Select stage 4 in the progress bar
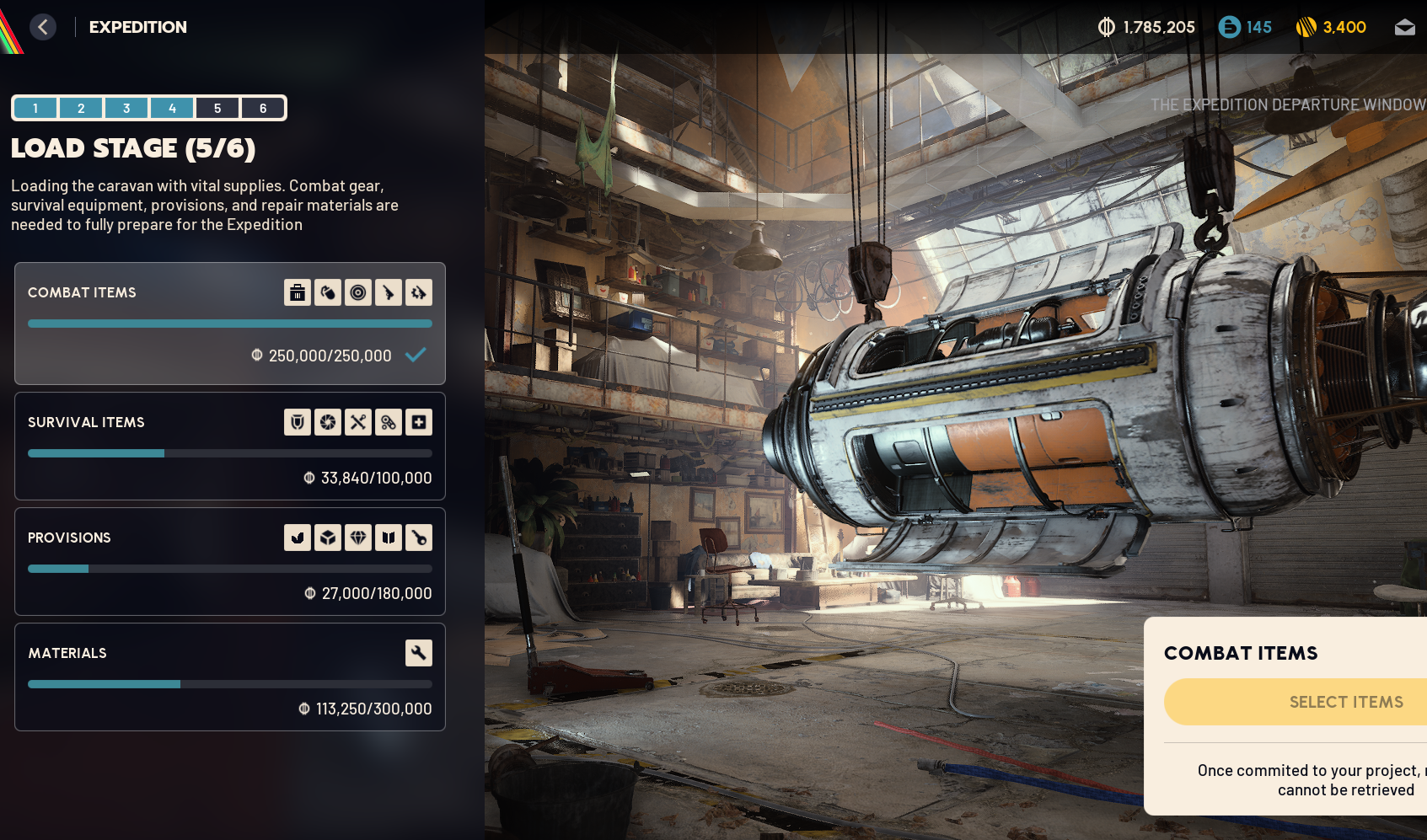 [x=172, y=108]
